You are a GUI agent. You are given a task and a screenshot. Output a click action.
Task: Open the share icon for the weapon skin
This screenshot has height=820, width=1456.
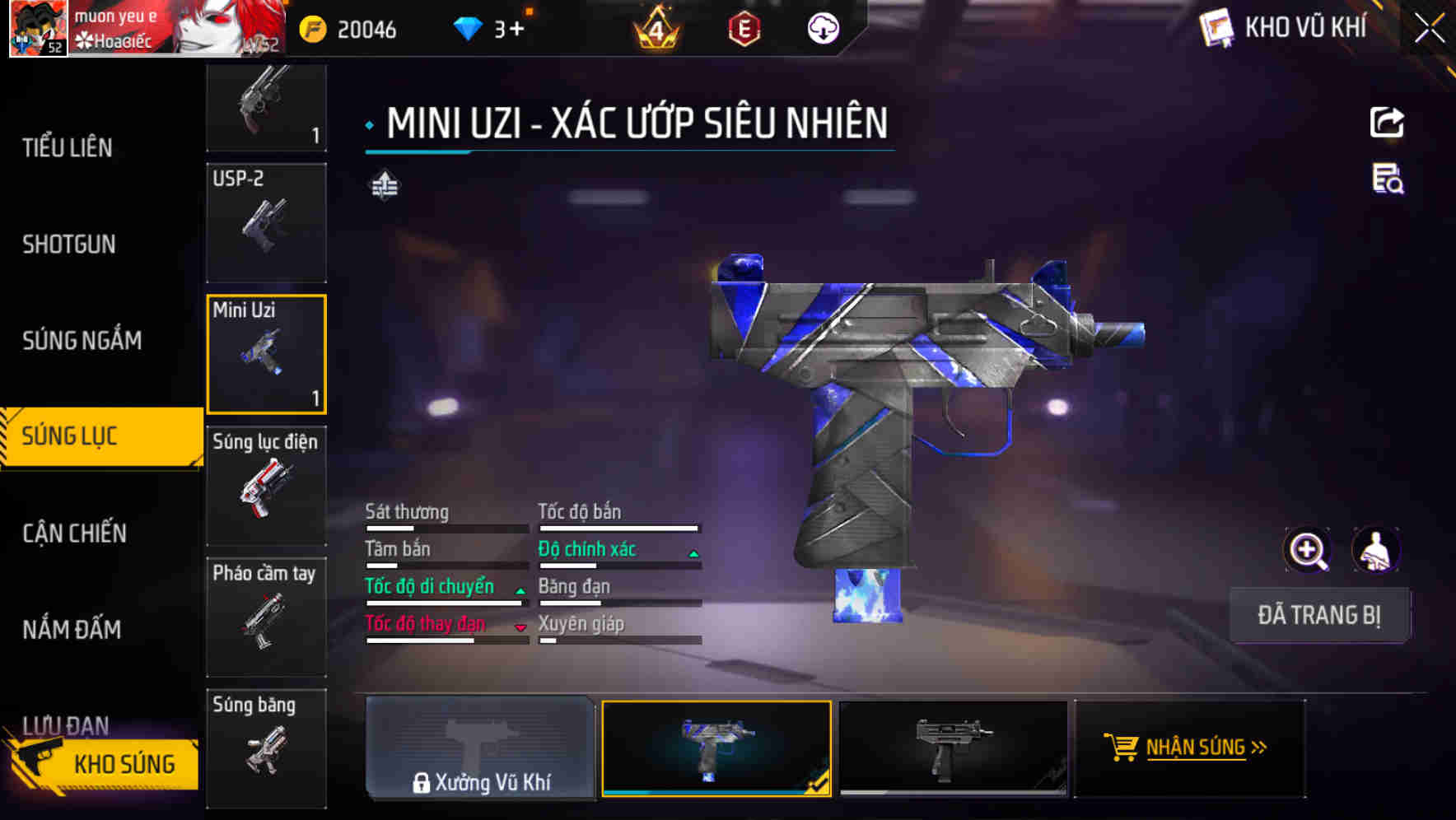tap(1388, 122)
